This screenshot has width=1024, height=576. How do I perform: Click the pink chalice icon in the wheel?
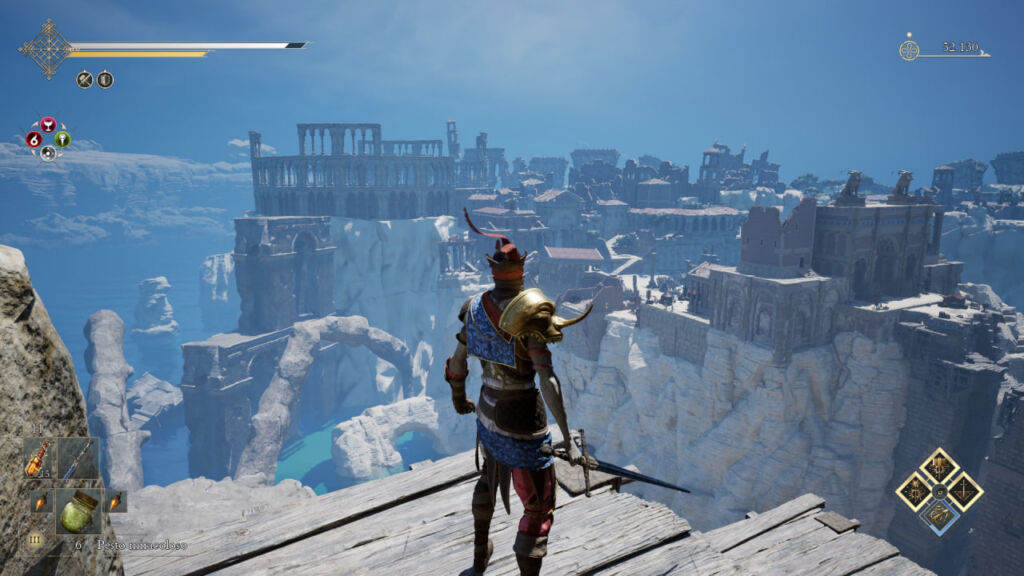(x=48, y=125)
